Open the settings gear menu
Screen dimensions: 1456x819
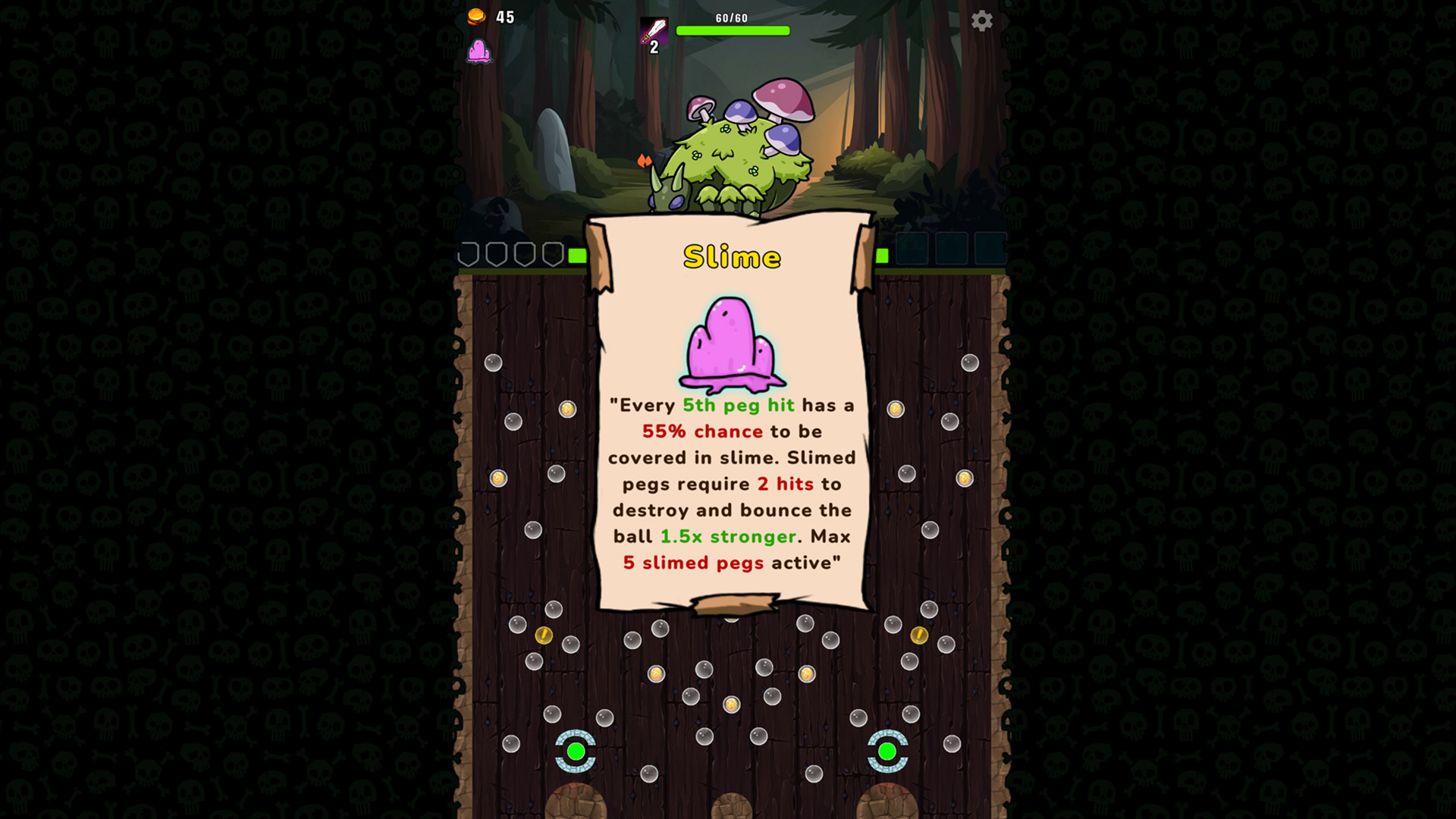[x=984, y=20]
